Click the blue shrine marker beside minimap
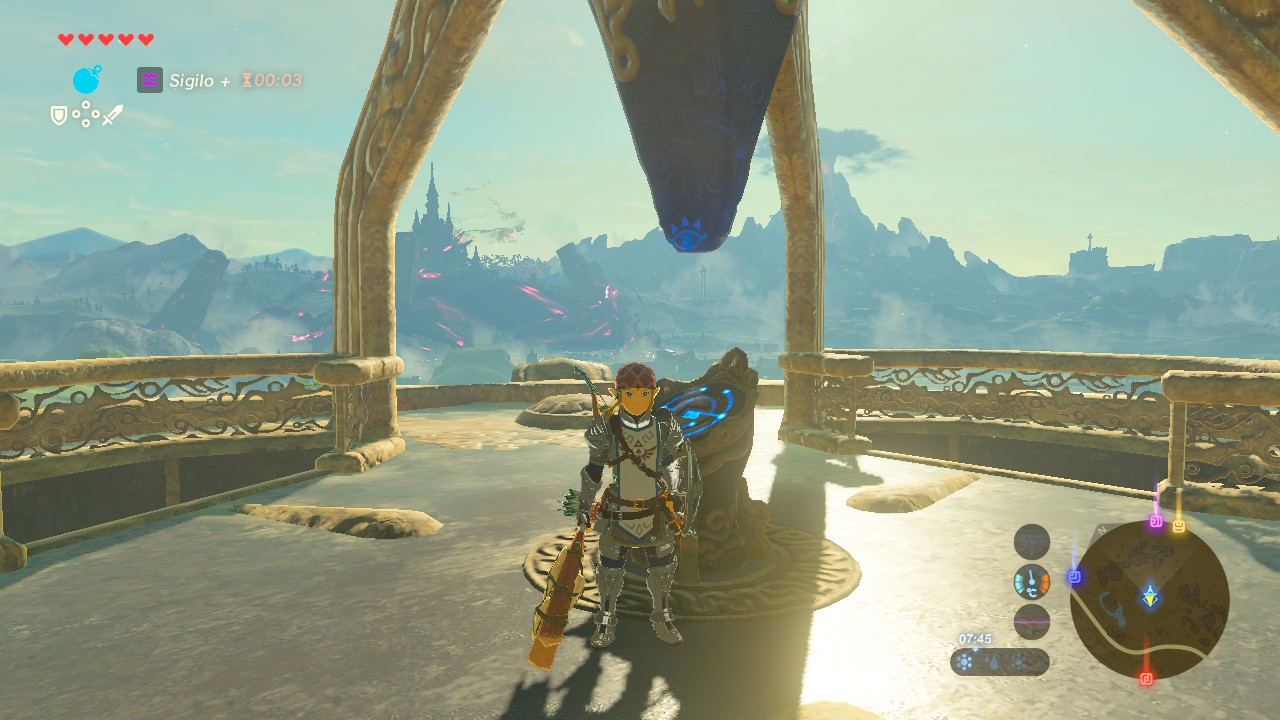This screenshot has width=1280, height=720. [x=1075, y=576]
